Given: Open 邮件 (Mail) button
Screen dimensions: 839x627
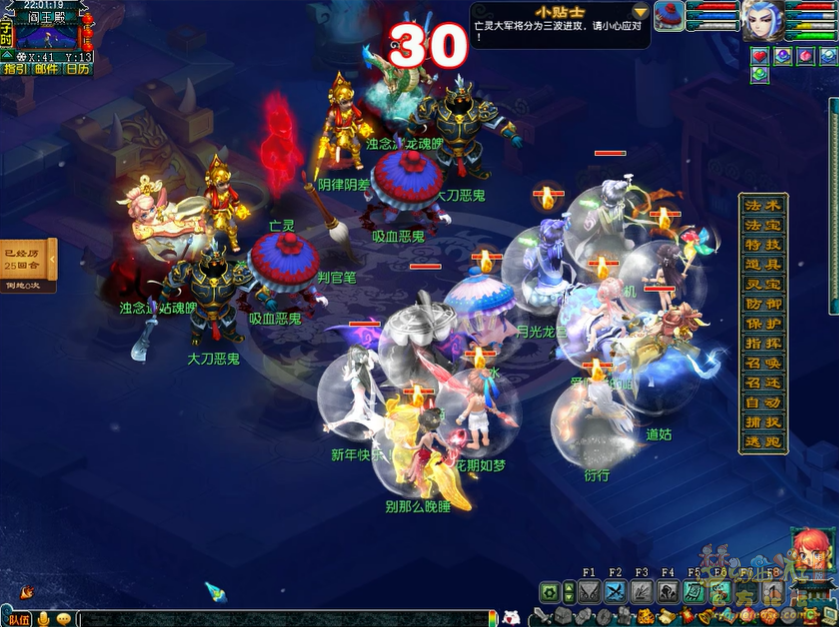Looking at the screenshot, I should (46, 69).
